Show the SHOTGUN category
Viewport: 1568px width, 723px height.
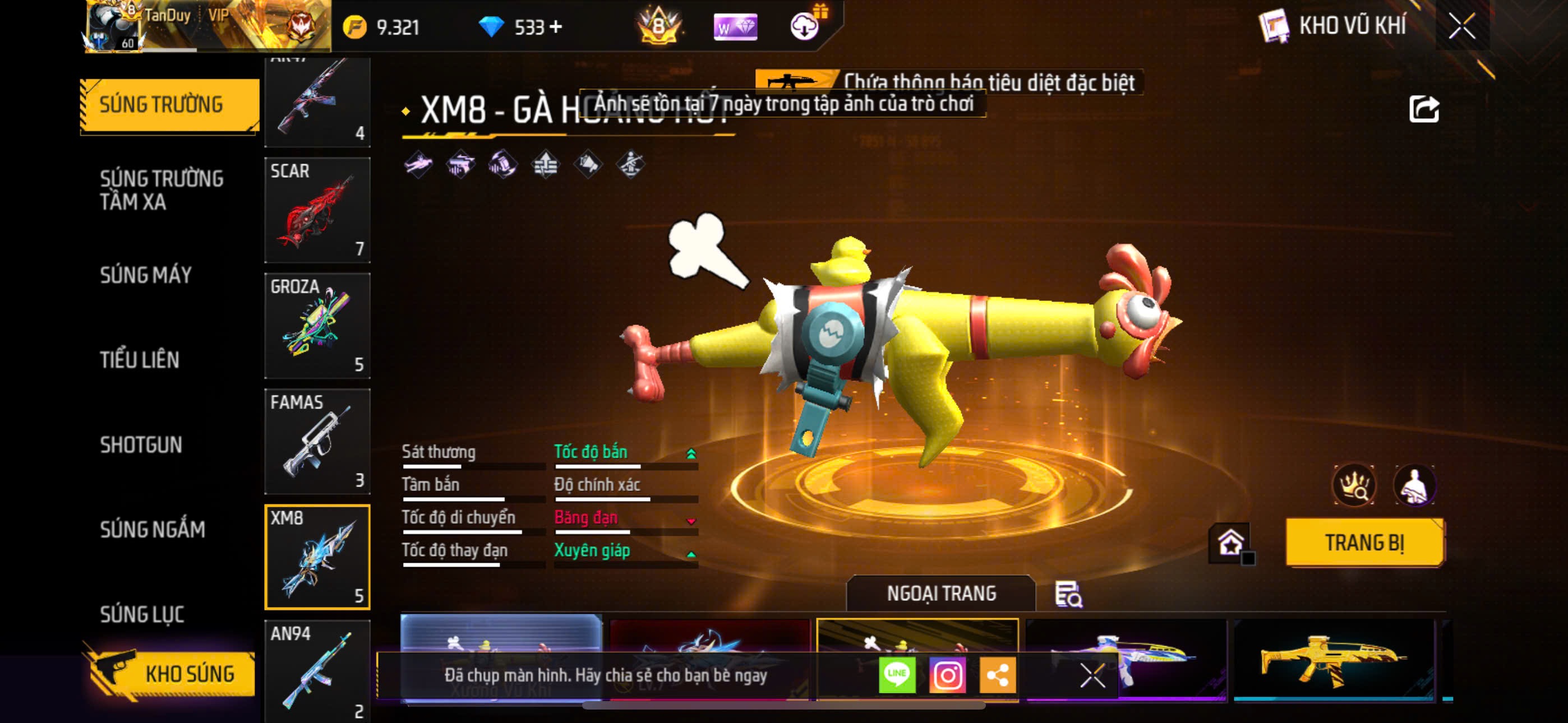point(141,445)
